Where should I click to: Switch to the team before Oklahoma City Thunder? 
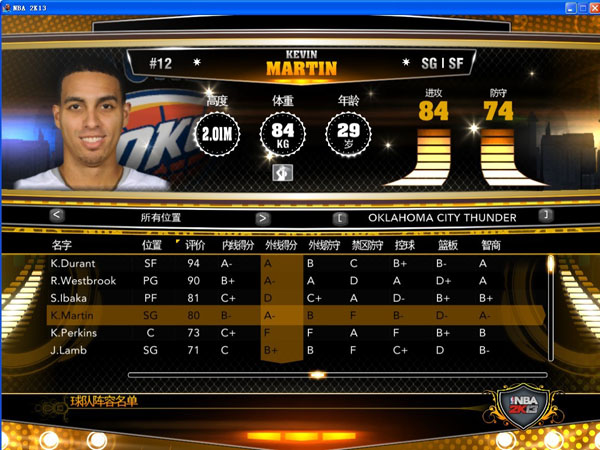(x=340, y=217)
